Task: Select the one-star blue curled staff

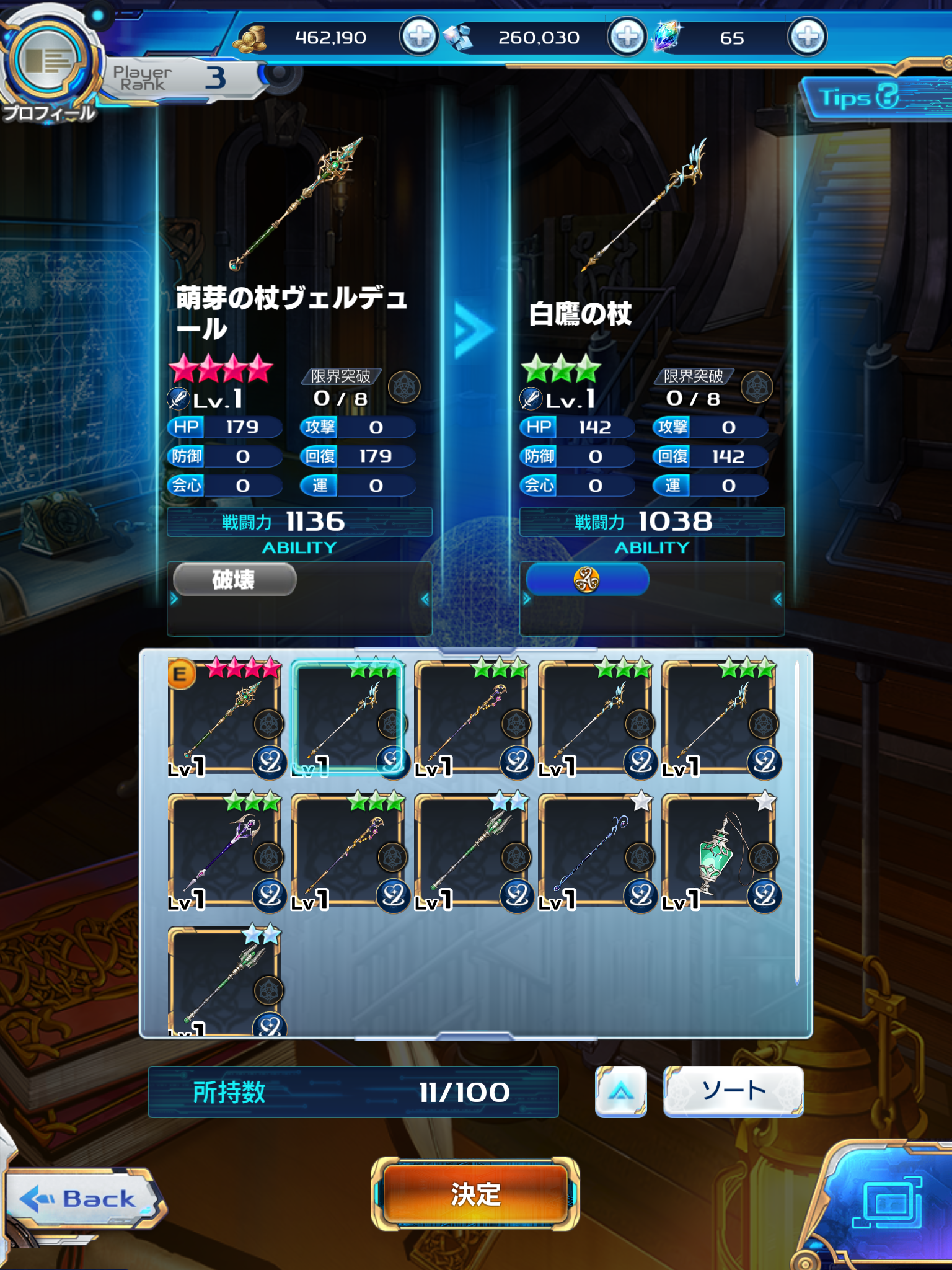Action: click(594, 850)
